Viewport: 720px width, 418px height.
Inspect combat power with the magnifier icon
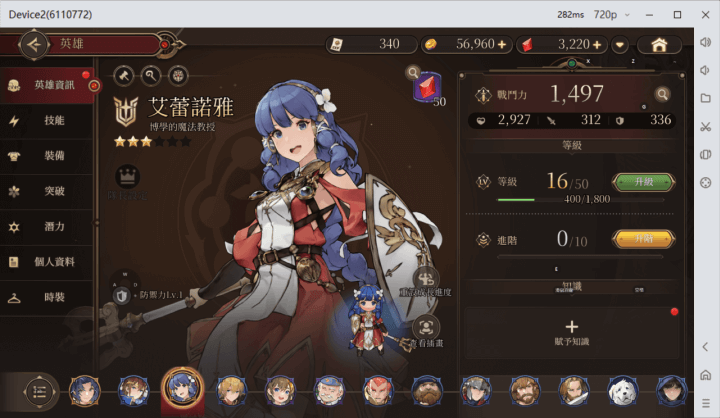[x=662, y=94]
